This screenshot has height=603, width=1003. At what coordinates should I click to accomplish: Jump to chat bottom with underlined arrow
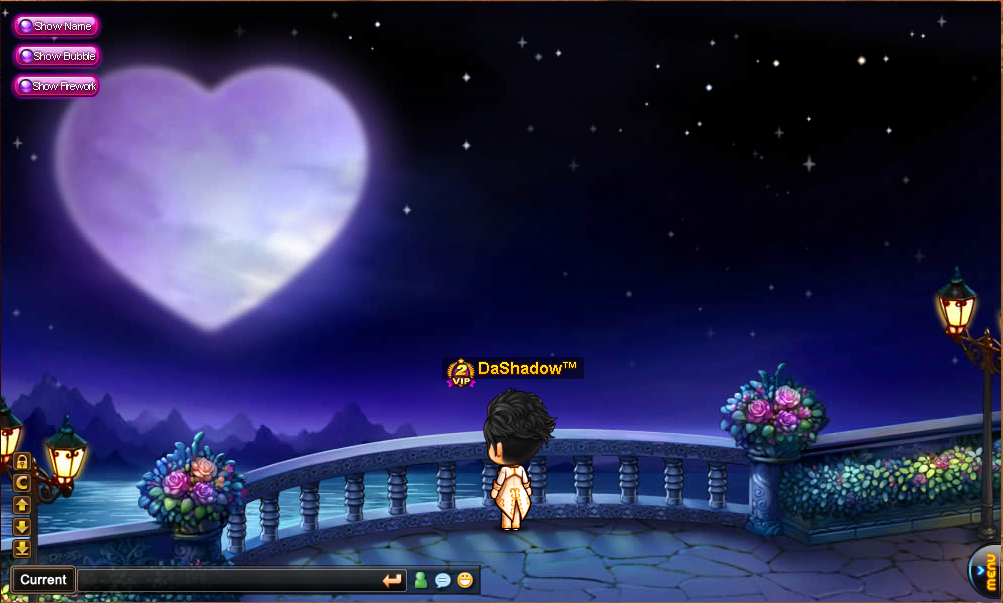coord(21,548)
